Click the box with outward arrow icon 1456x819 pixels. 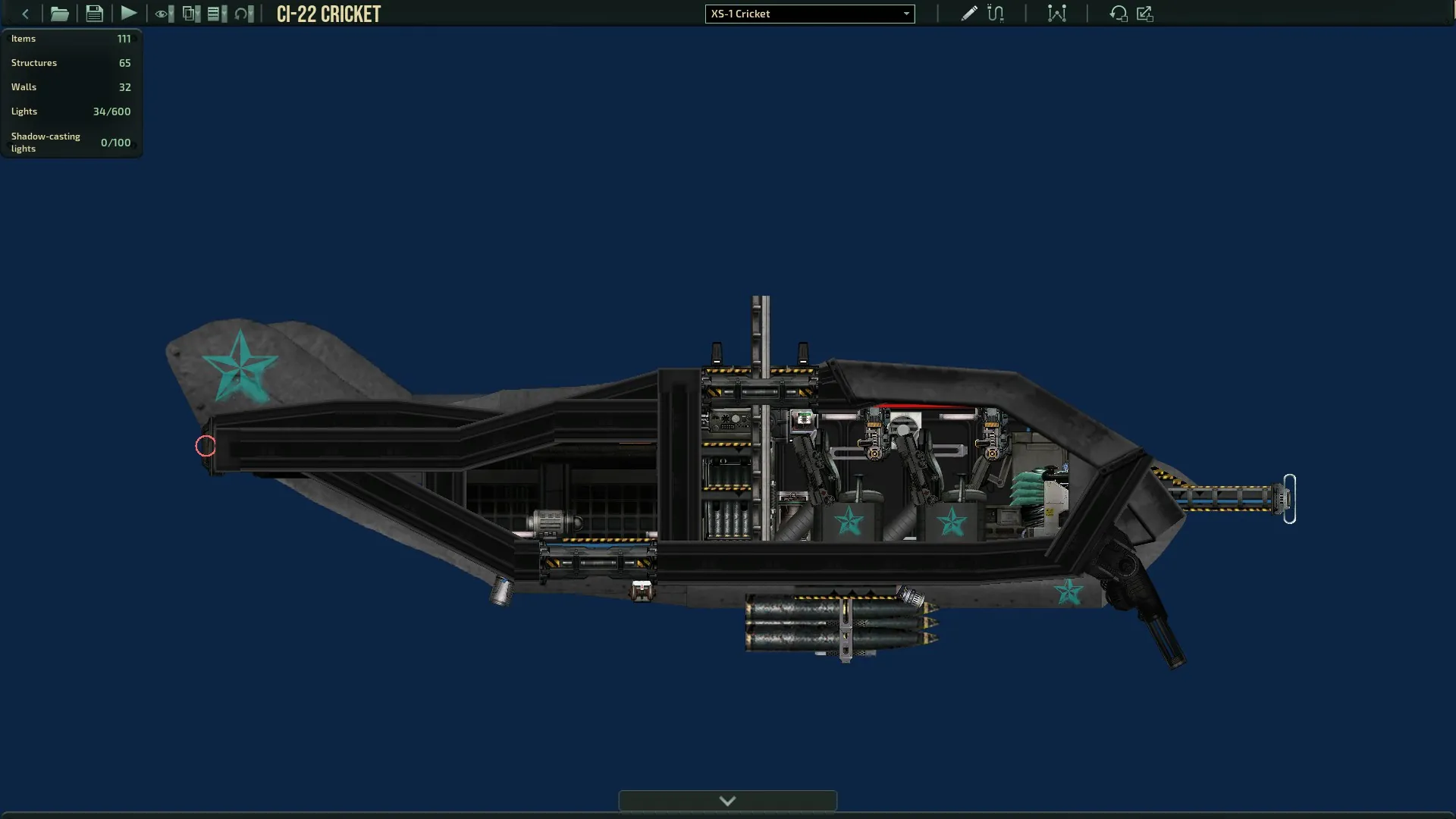1145,14
